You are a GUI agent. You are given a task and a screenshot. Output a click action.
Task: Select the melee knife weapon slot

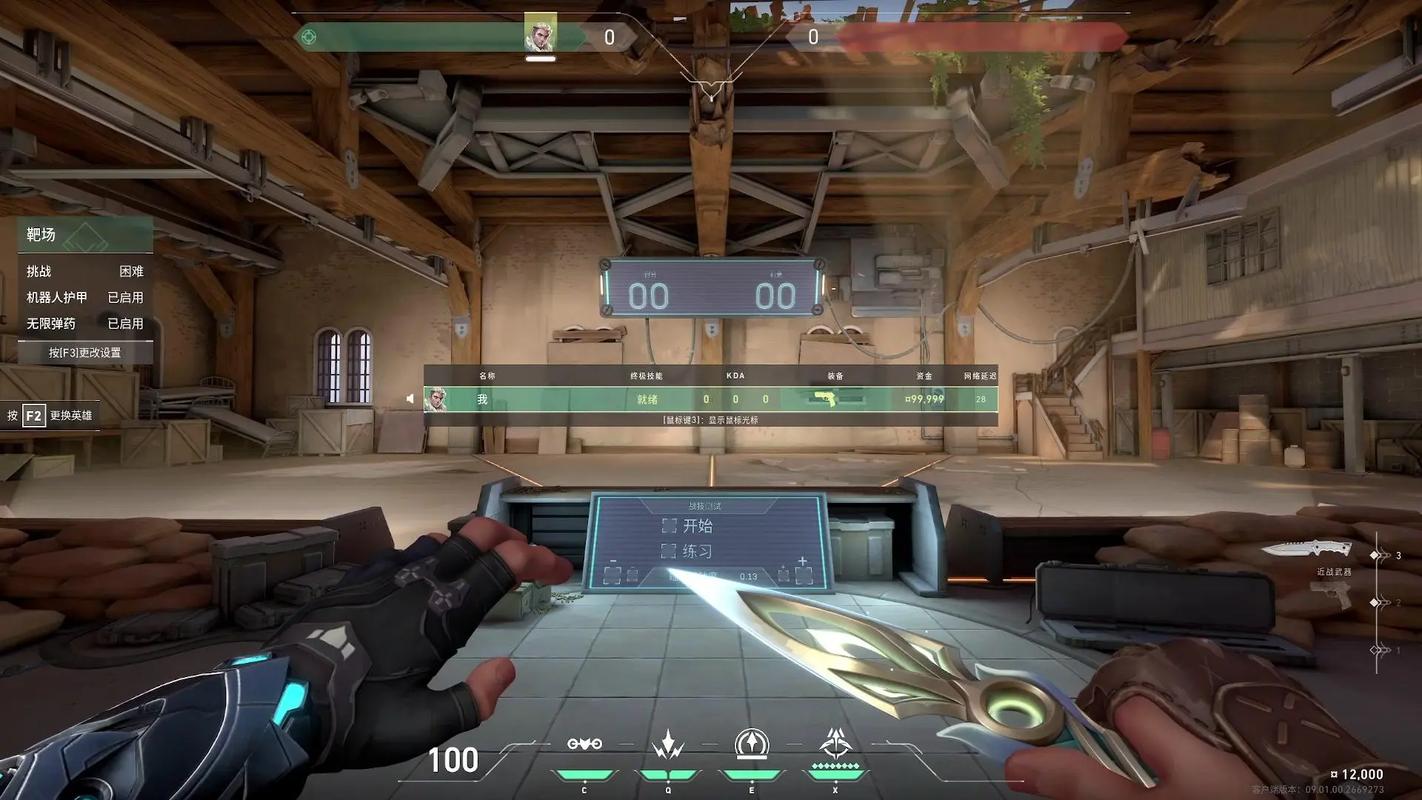[x=1305, y=549]
